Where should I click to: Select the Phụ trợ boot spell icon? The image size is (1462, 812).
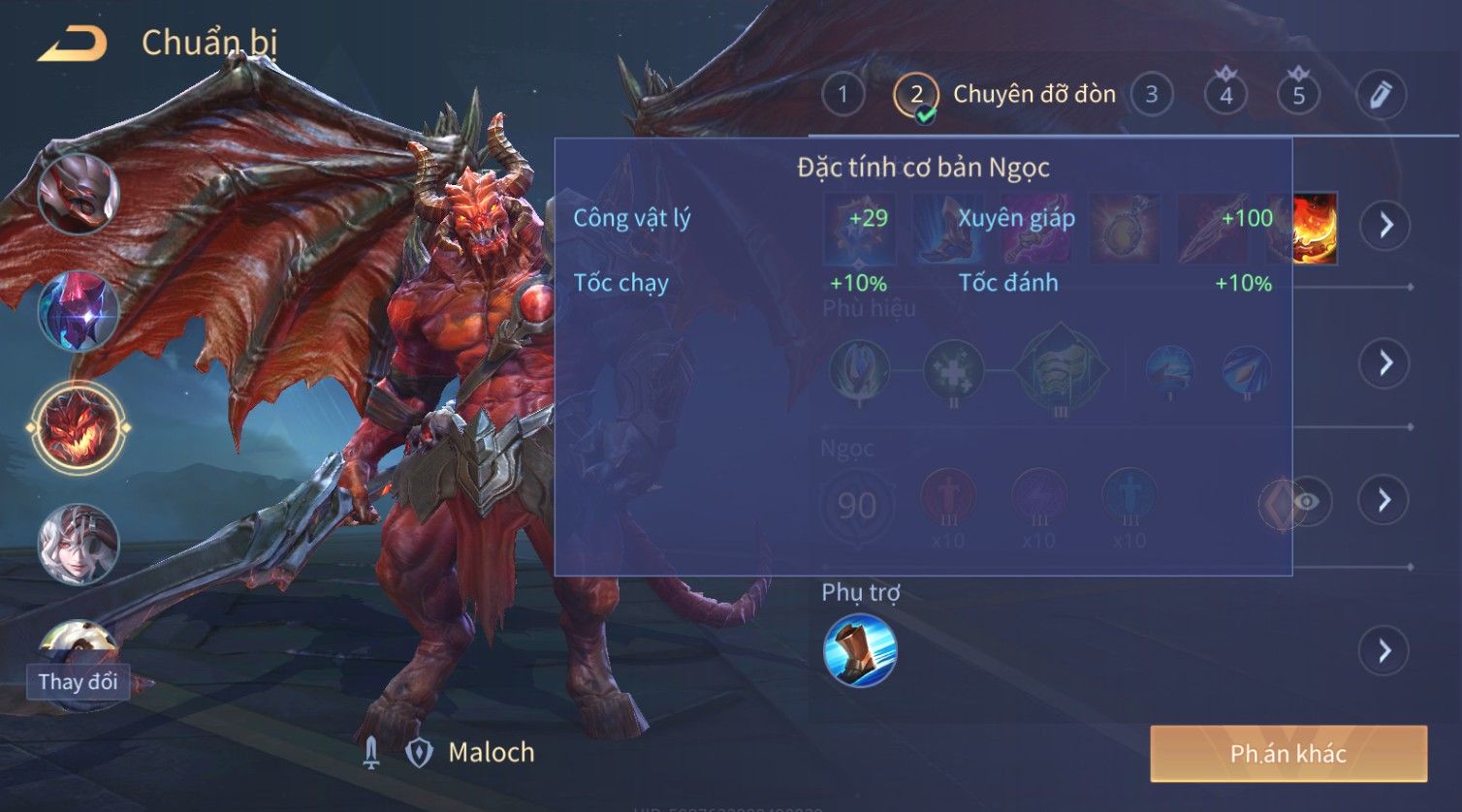tap(860, 650)
